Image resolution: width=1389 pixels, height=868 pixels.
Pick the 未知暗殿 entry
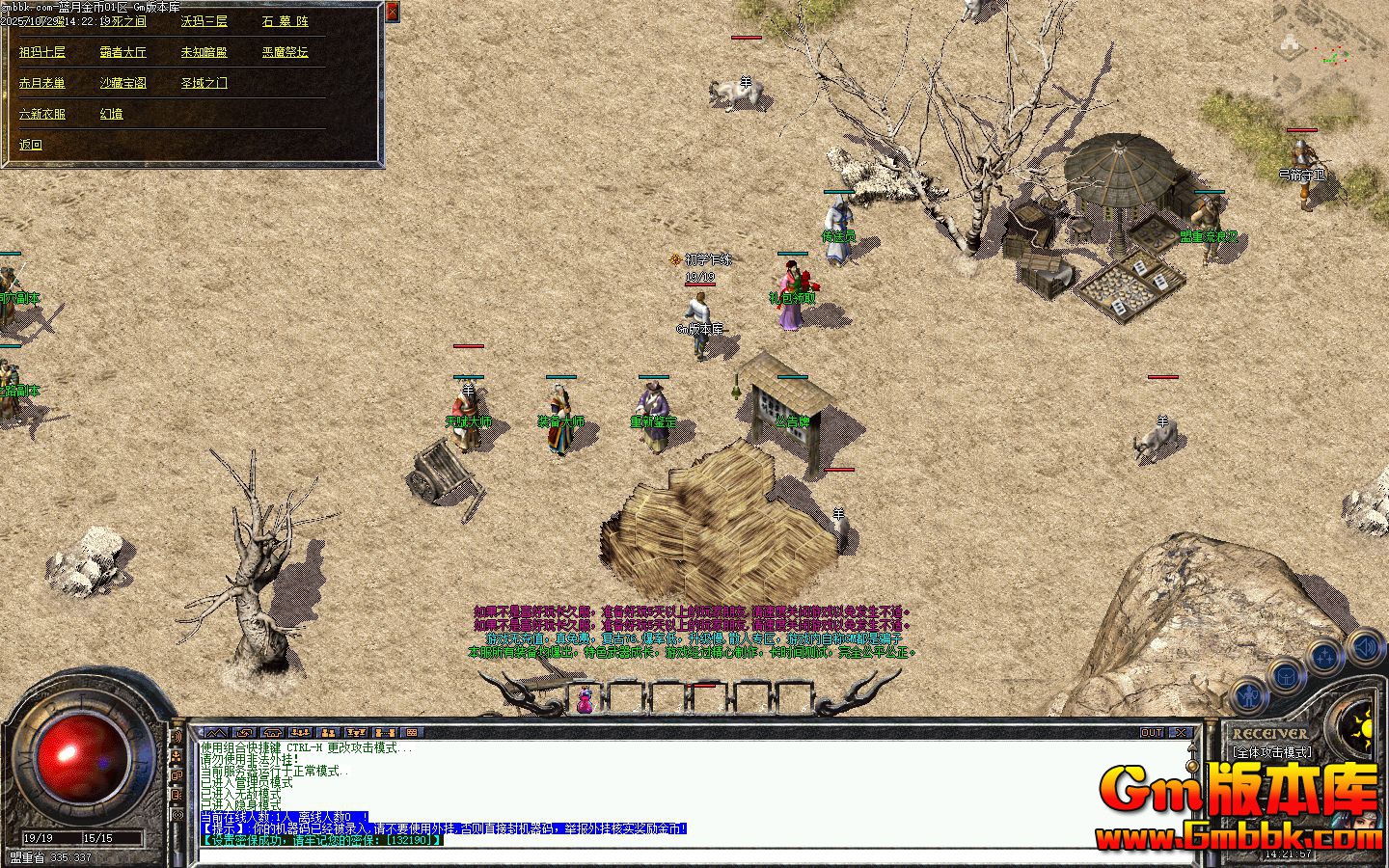coord(204,52)
